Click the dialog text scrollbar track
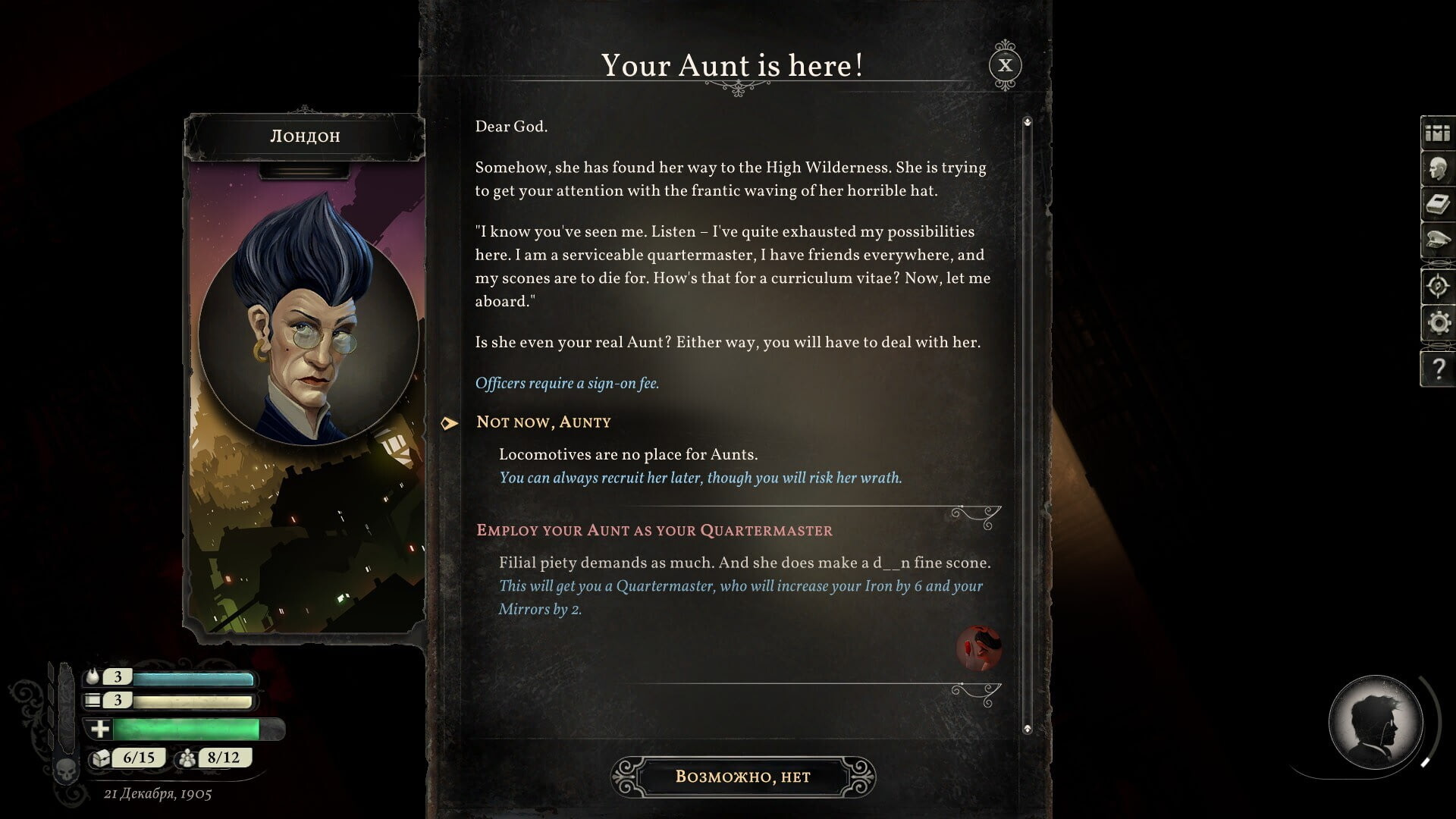Image resolution: width=1456 pixels, height=819 pixels. coord(1028,425)
